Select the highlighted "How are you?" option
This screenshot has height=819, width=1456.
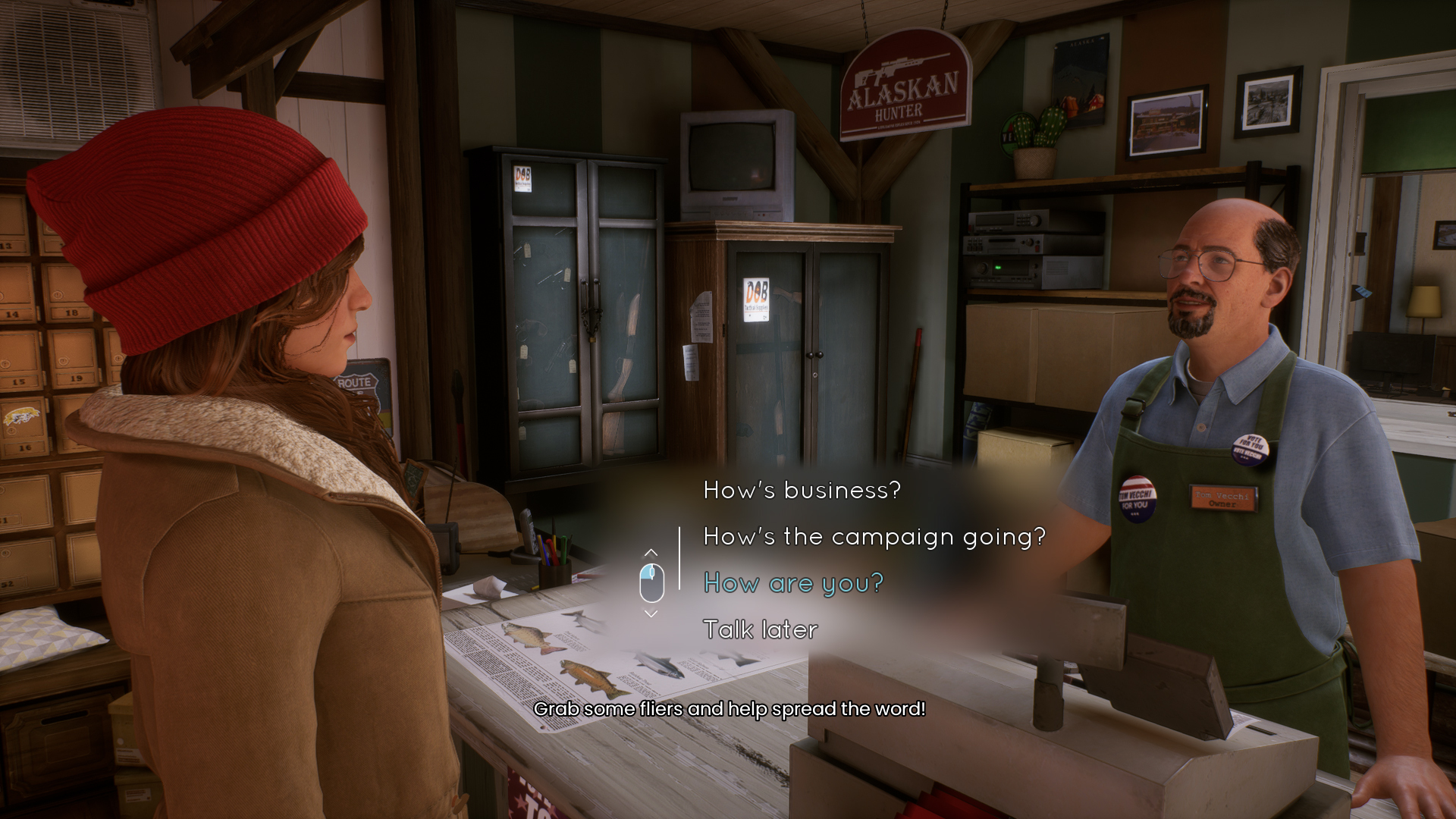(x=793, y=583)
